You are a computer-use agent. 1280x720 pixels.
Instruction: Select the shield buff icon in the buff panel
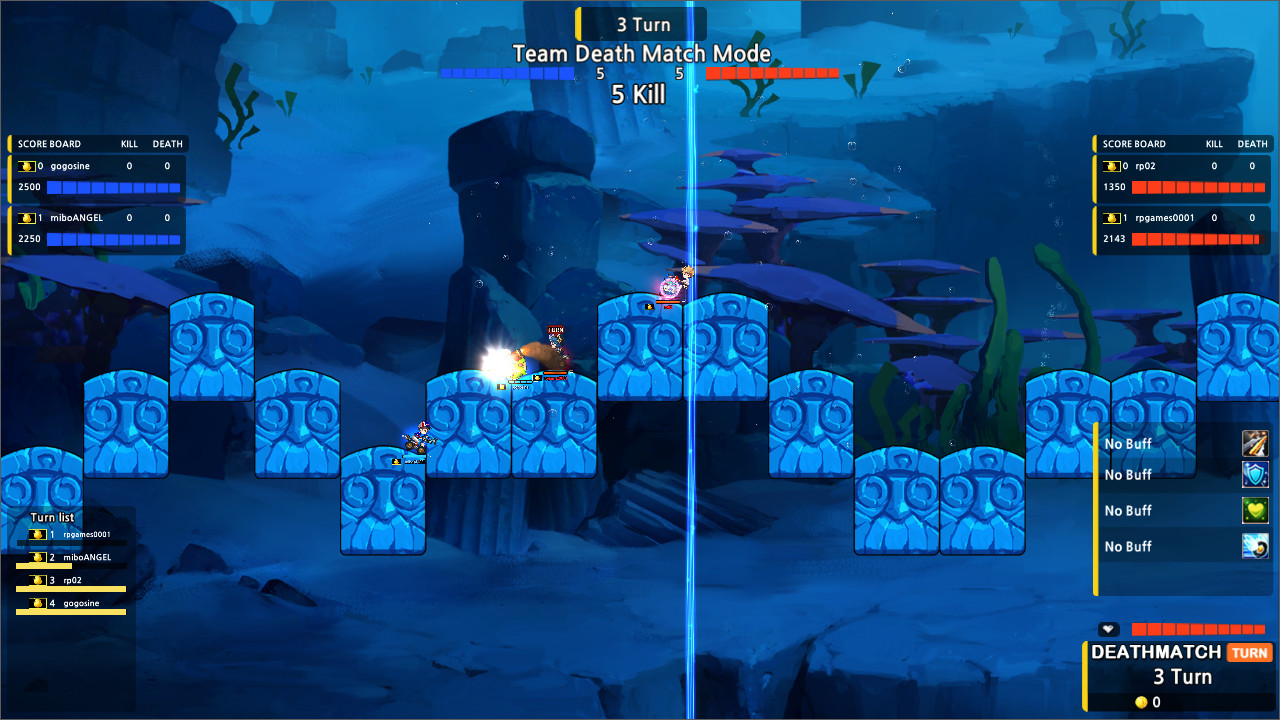tap(1256, 475)
